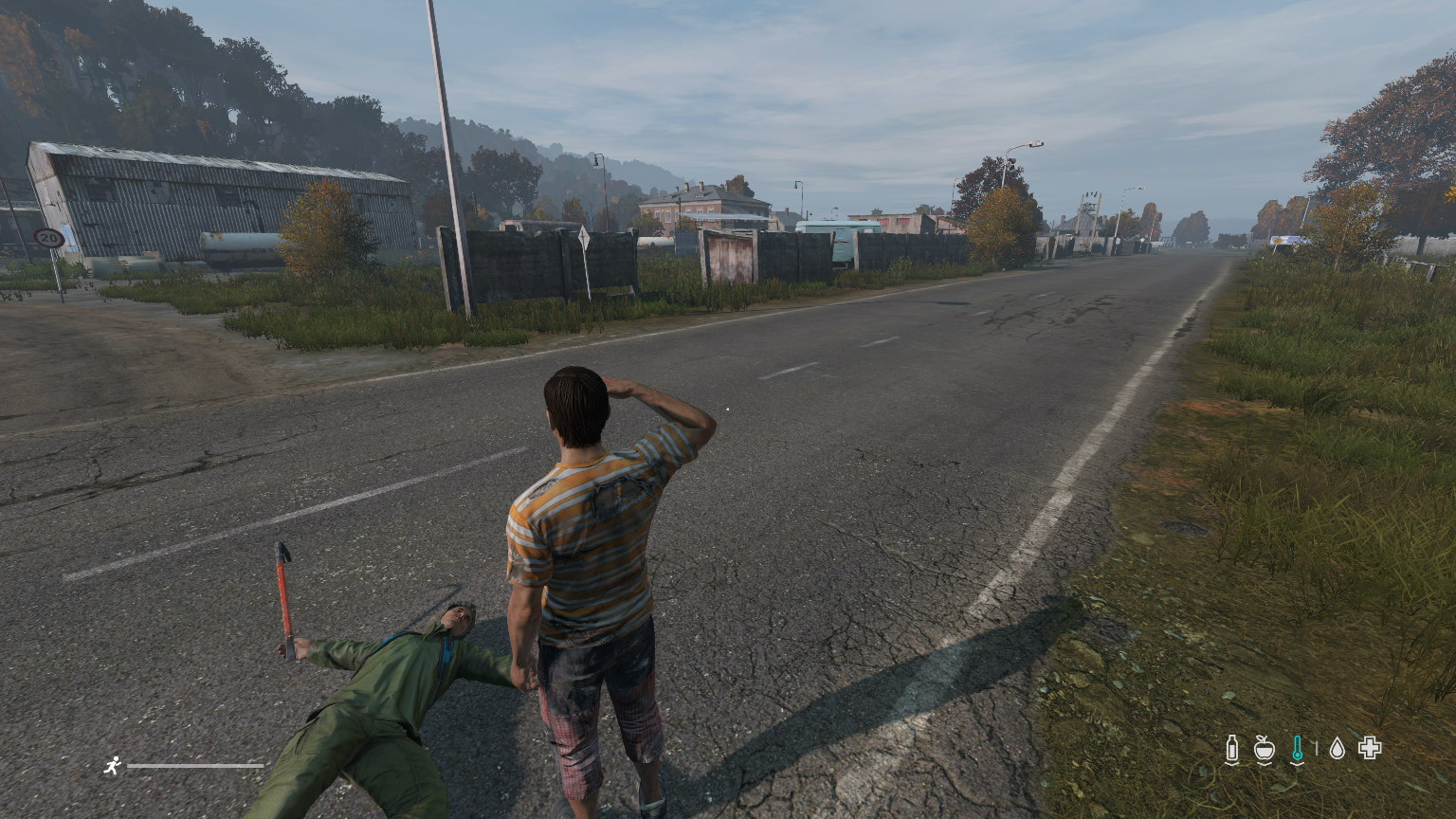
Task: Select the apple hunger status icon
Action: point(1264,749)
